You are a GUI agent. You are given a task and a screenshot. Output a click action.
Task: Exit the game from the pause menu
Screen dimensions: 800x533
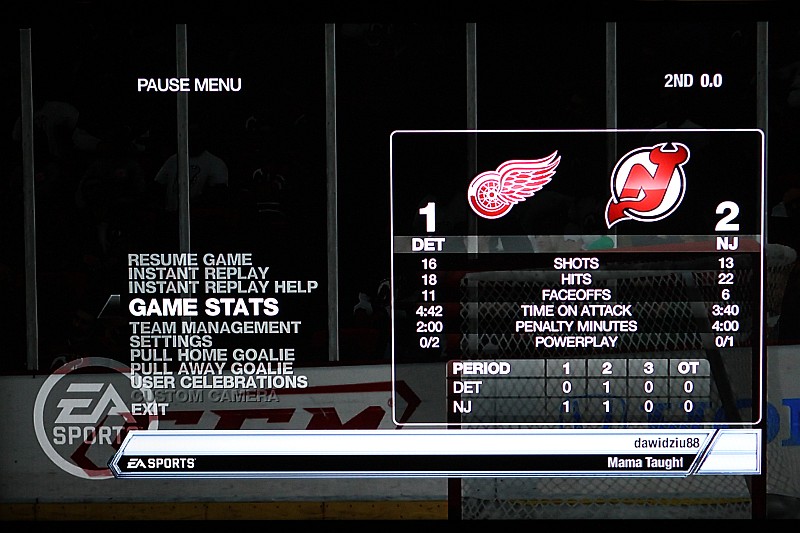[149, 409]
